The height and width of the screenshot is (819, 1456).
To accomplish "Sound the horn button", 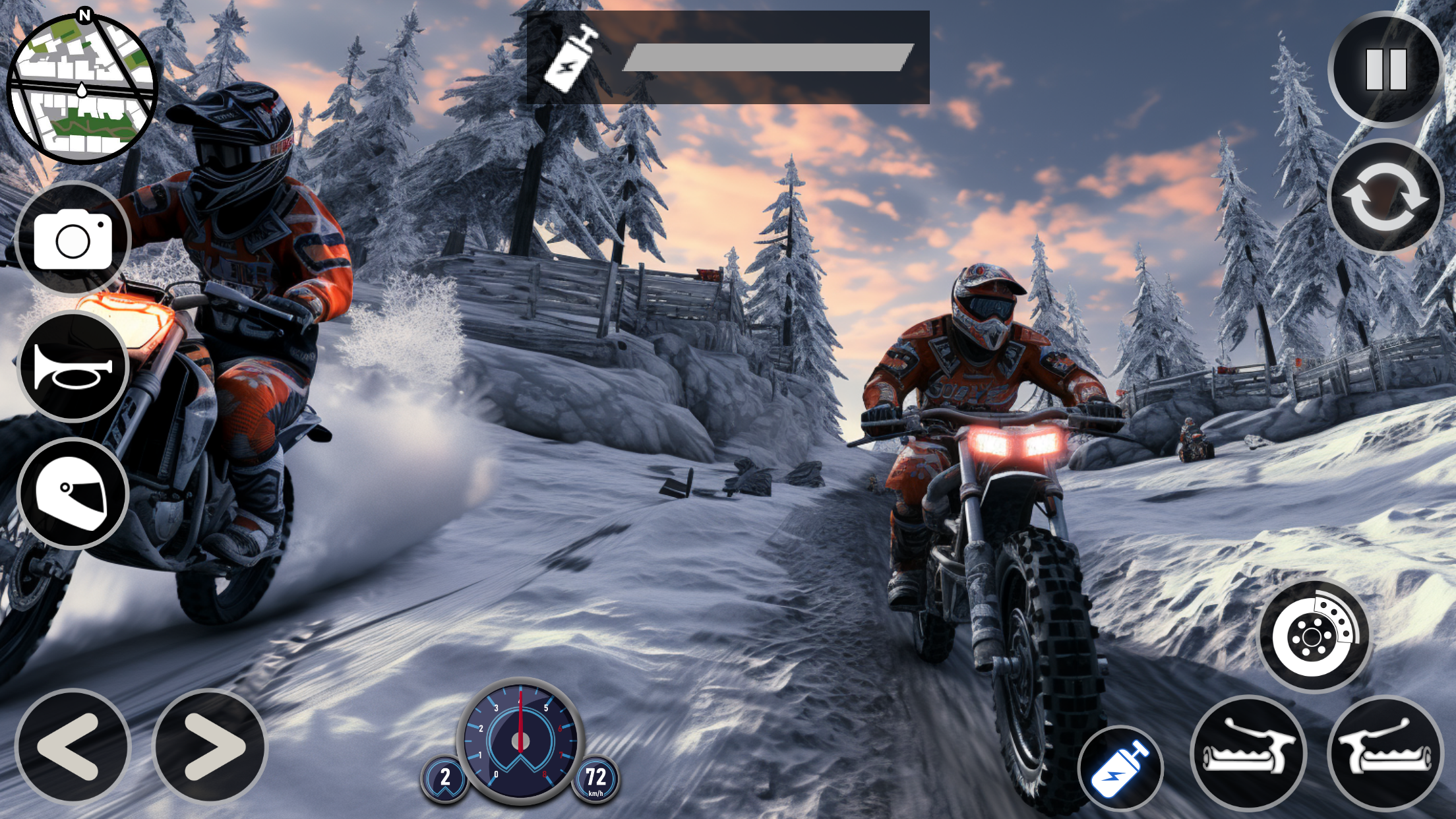I will (73, 367).
